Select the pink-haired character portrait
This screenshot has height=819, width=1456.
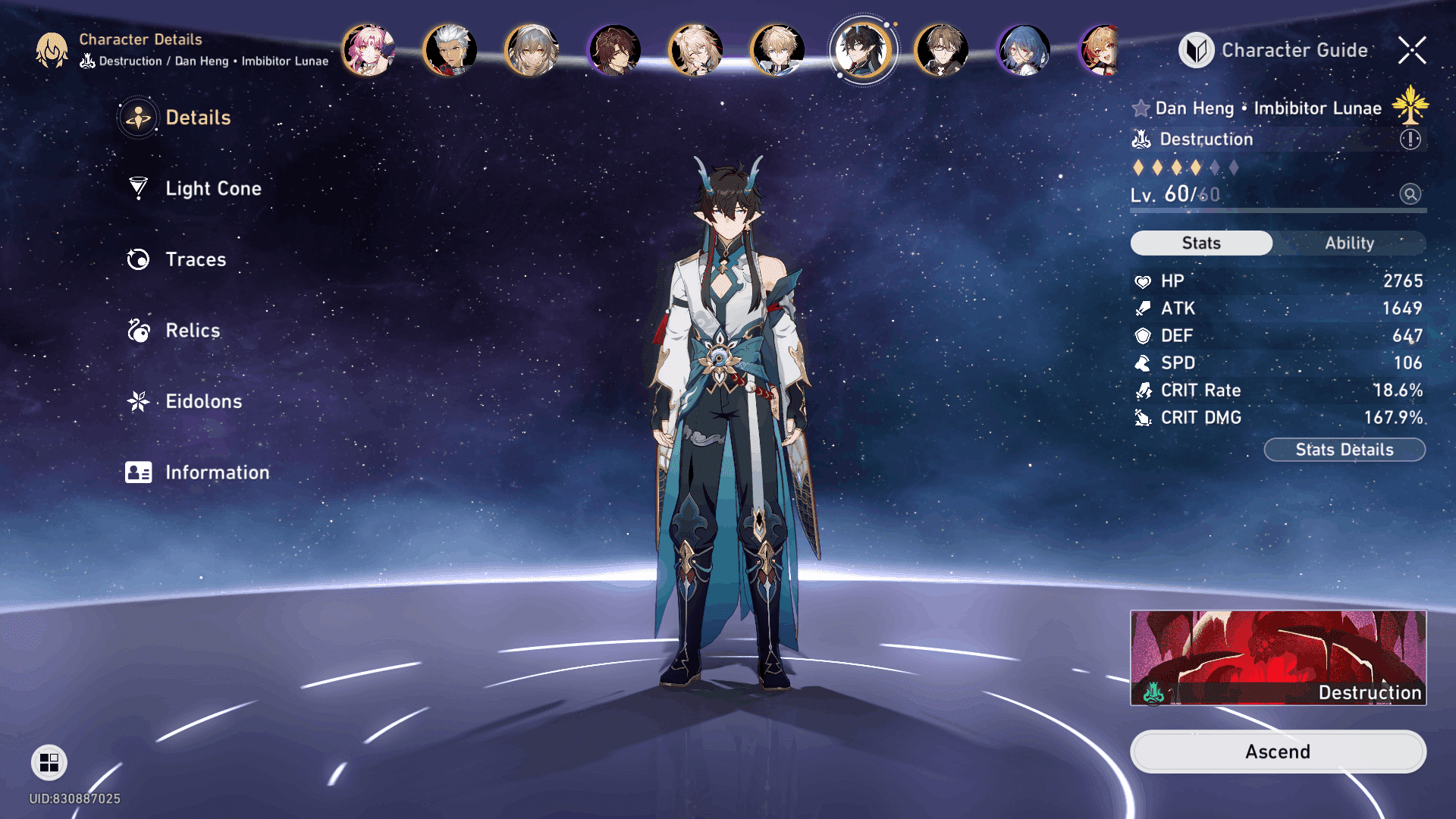[369, 50]
